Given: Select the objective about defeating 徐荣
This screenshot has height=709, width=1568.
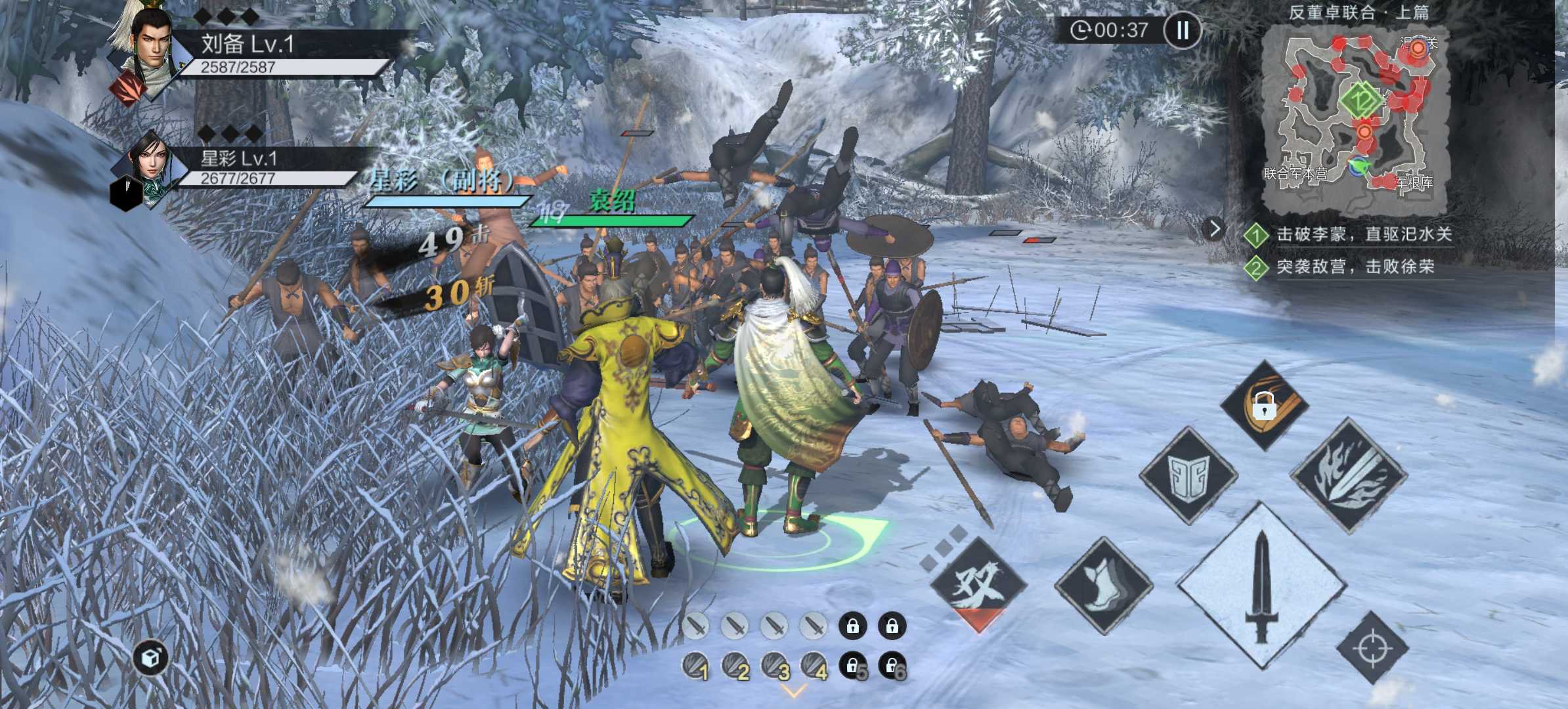Looking at the screenshot, I should 1354,267.
